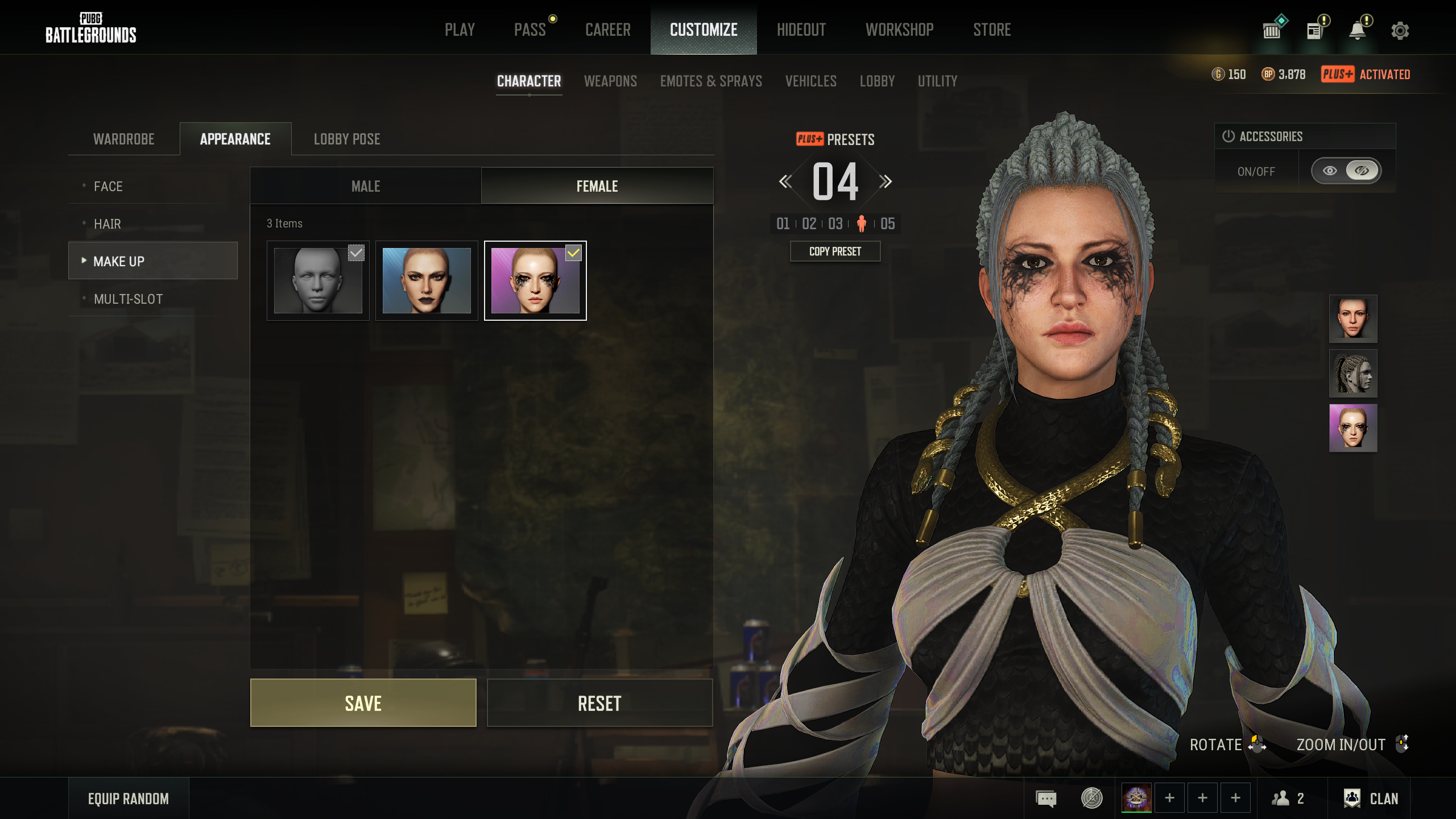This screenshot has height=819, width=1456.
Task: Go to the Store menu
Action: click(x=992, y=30)
